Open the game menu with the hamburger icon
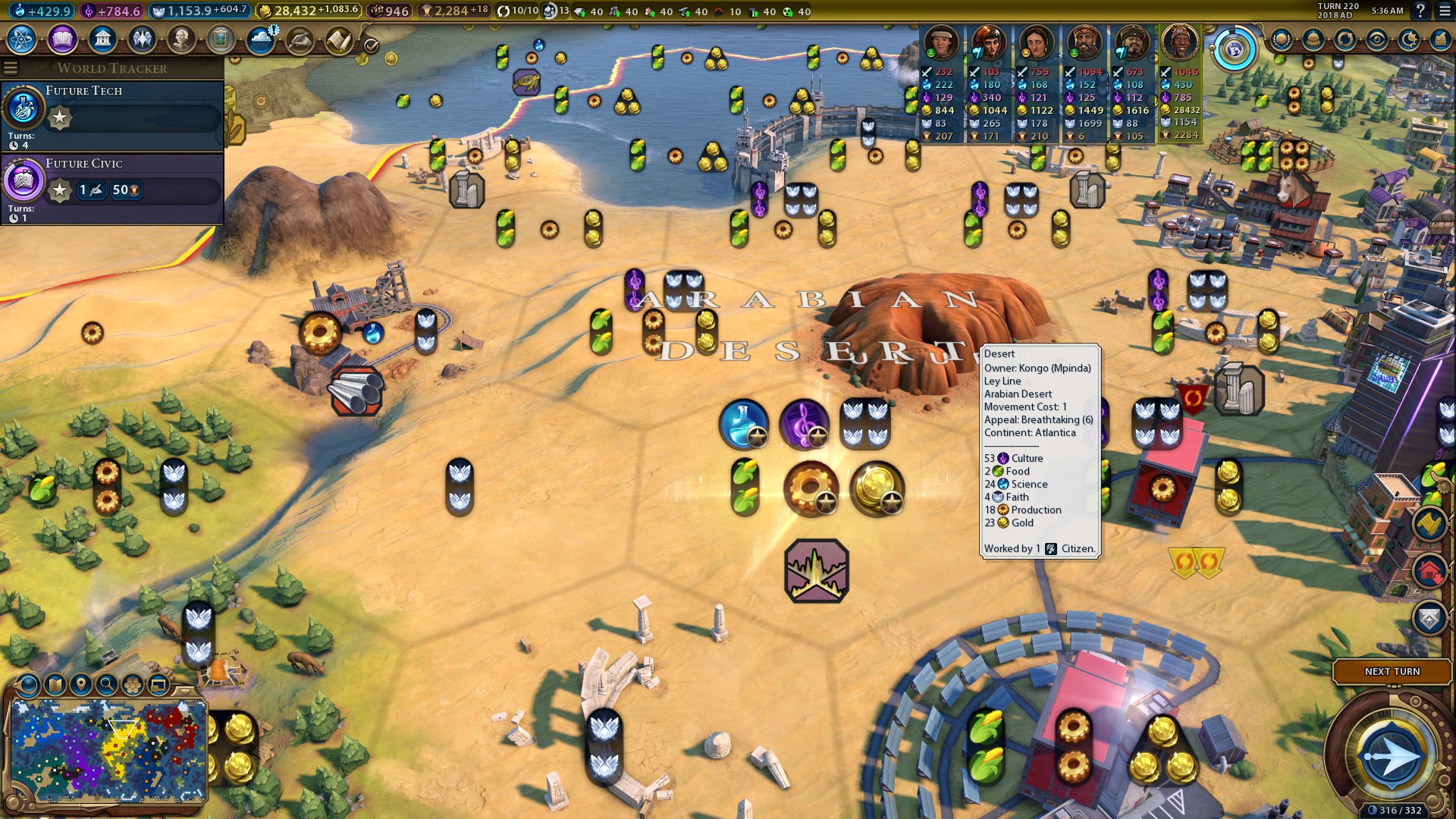1456x819 pixels. (1443, 11)
